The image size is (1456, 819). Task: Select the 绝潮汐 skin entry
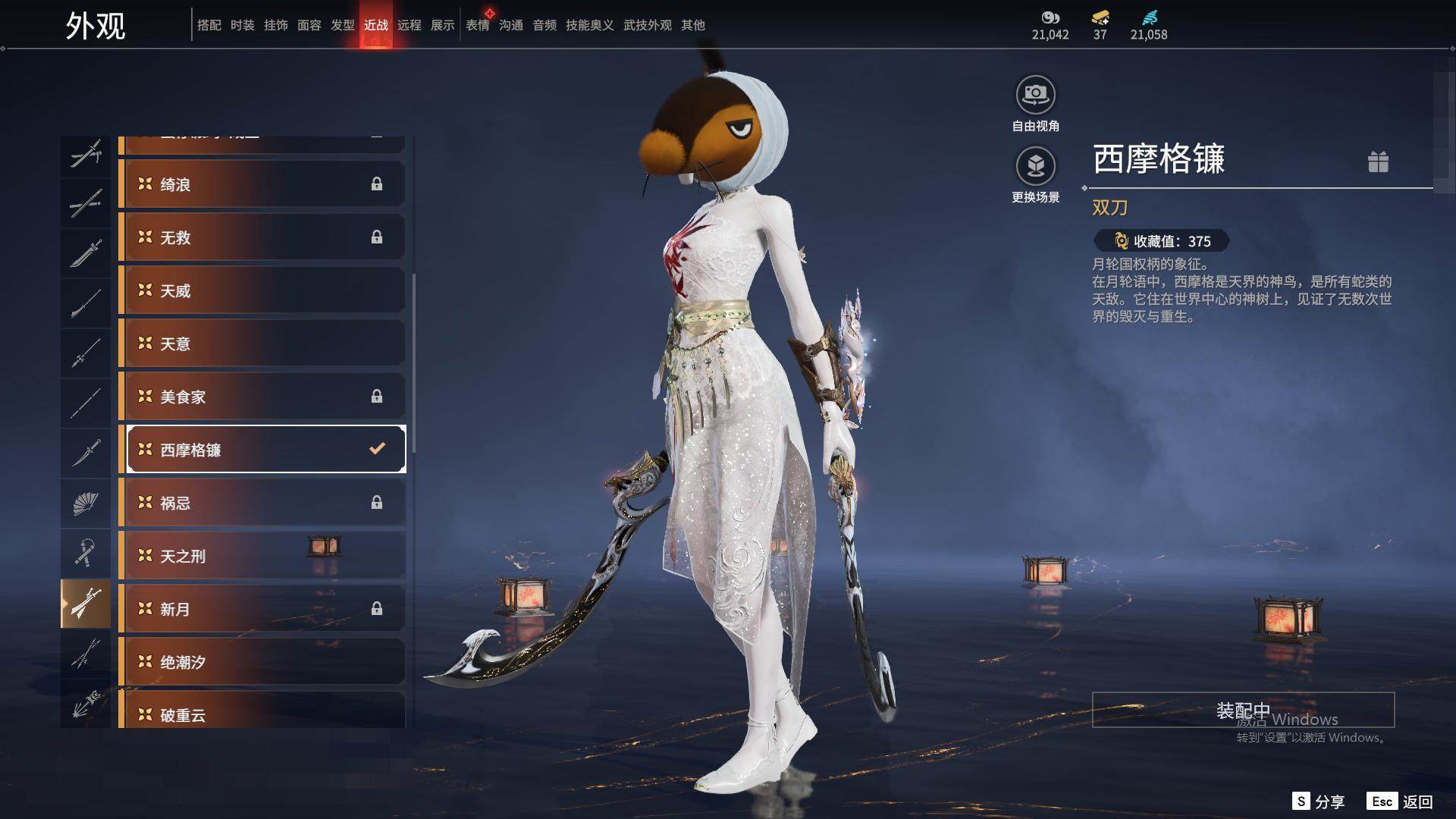pos(262,662)
